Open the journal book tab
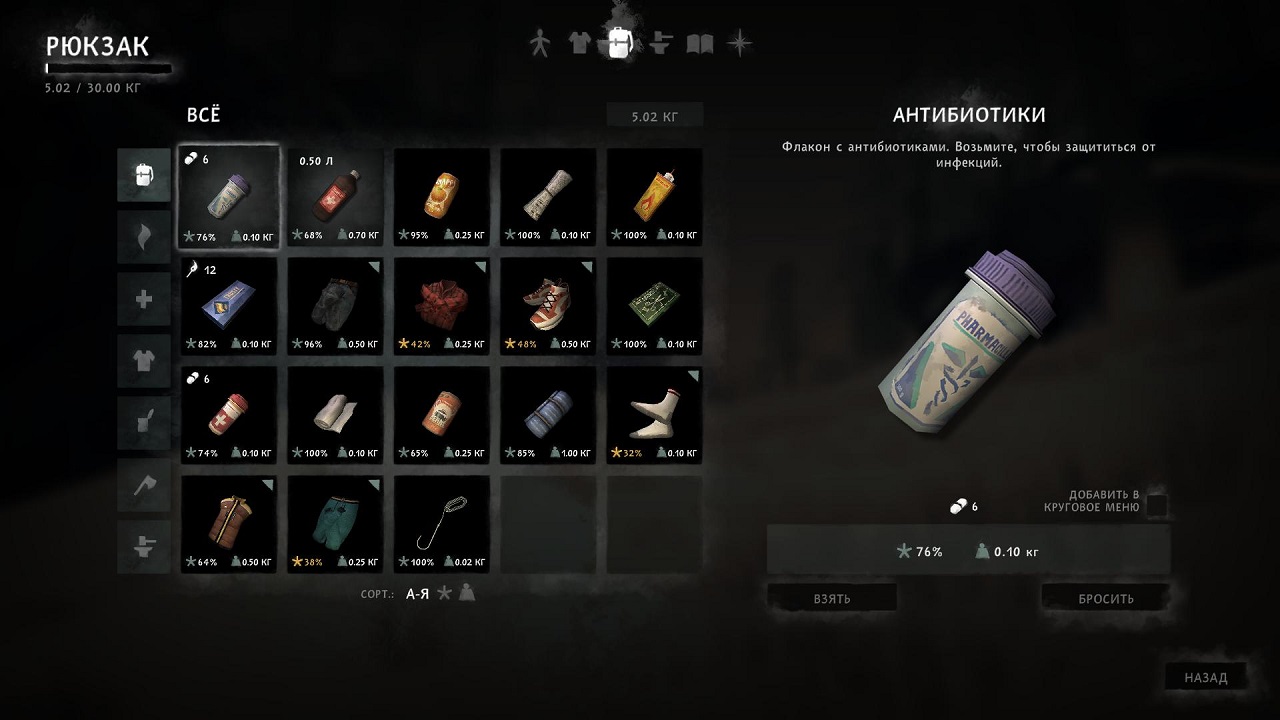Image resolution: width=1280 pixels, height=720 pixels. (700, 44)
